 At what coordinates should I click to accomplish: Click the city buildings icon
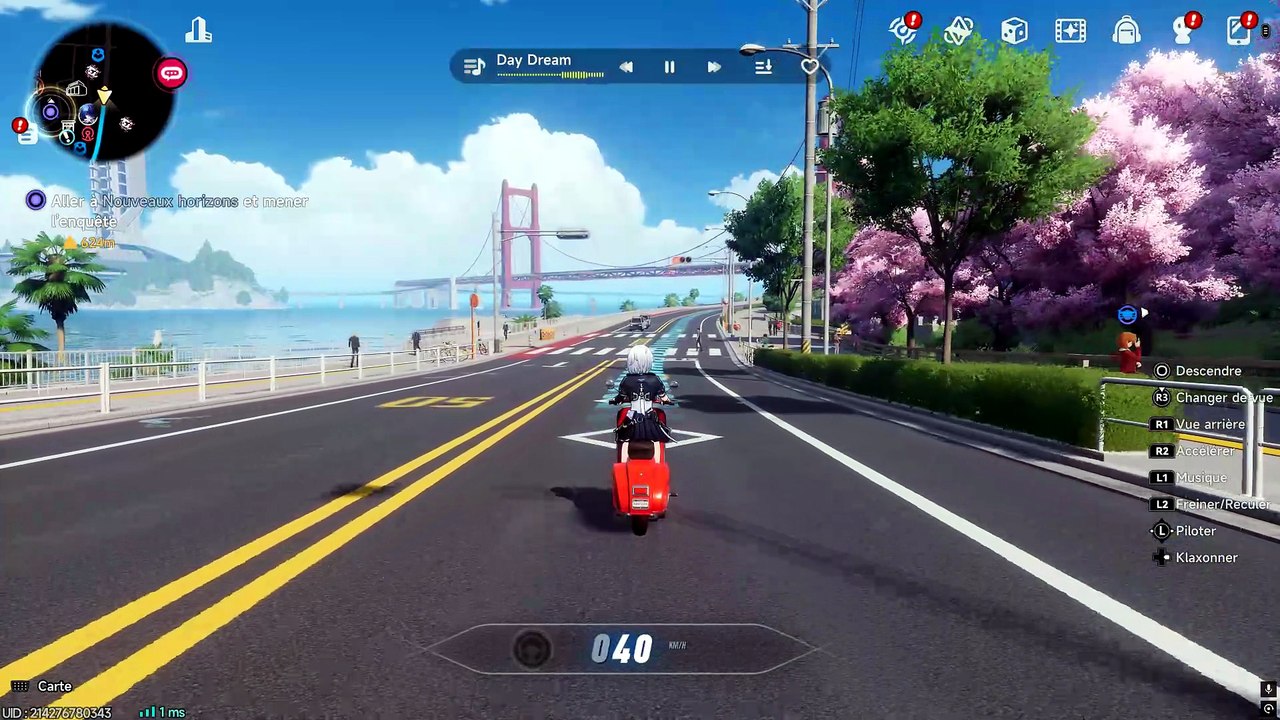(198, 31)
